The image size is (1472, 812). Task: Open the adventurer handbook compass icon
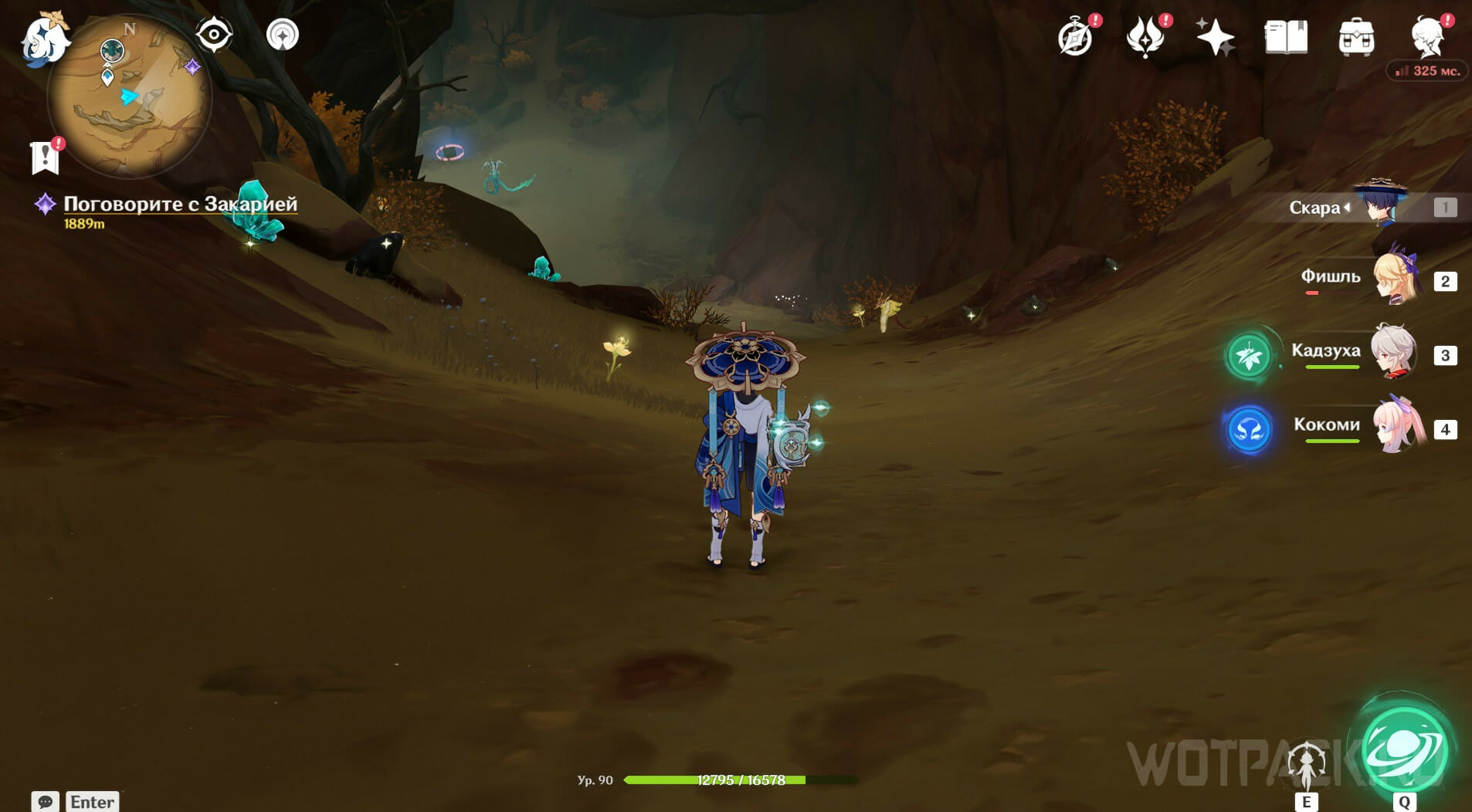tap(1076, 37)
